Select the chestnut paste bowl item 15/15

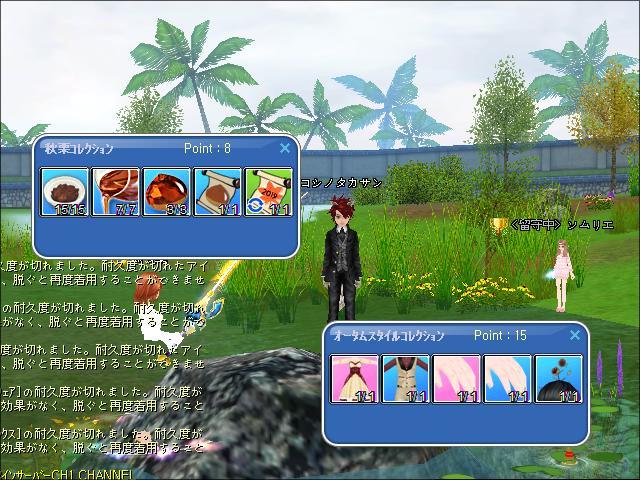coord(66,191)
